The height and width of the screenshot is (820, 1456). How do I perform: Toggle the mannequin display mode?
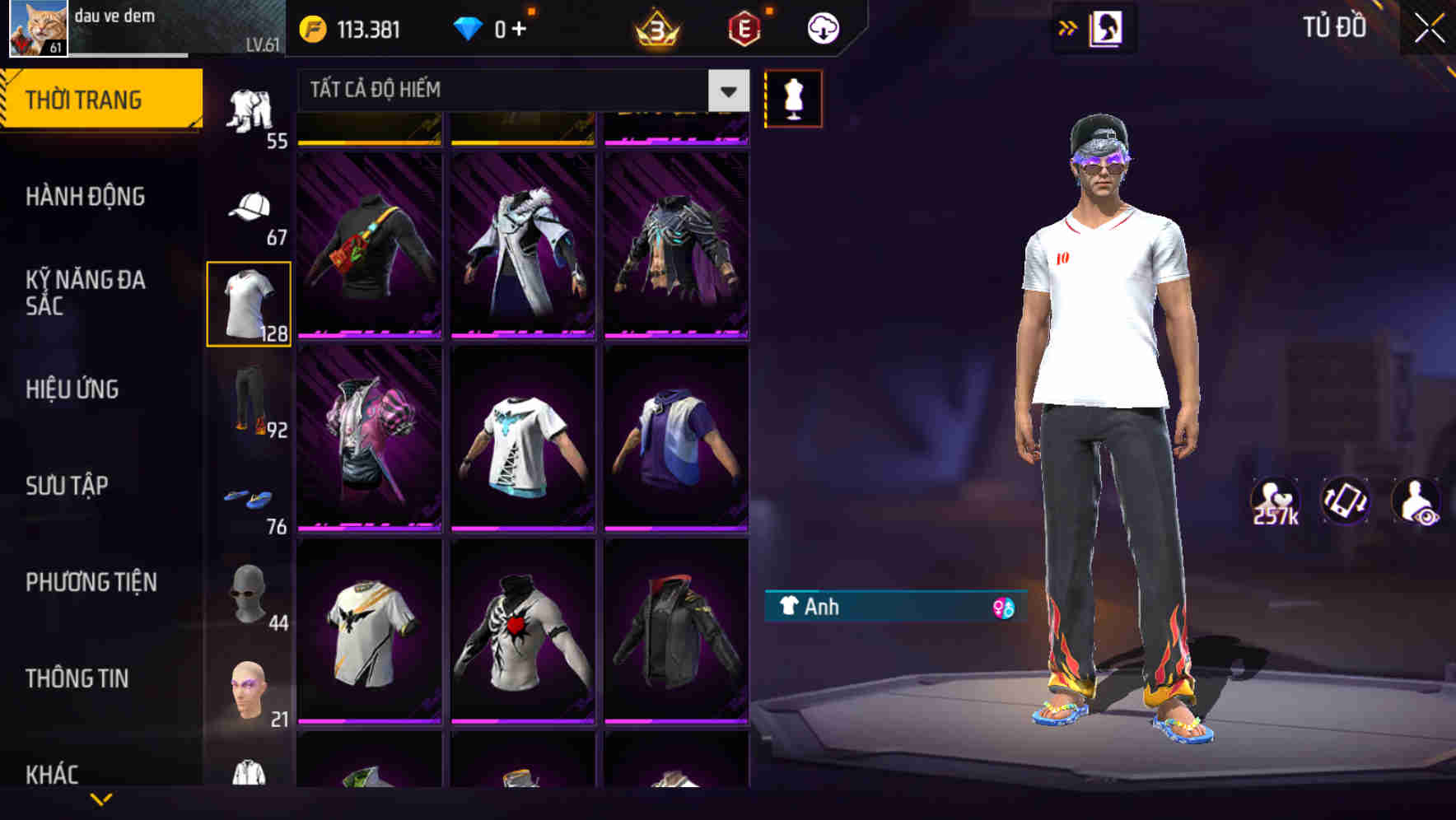click(x=793, y=97)
